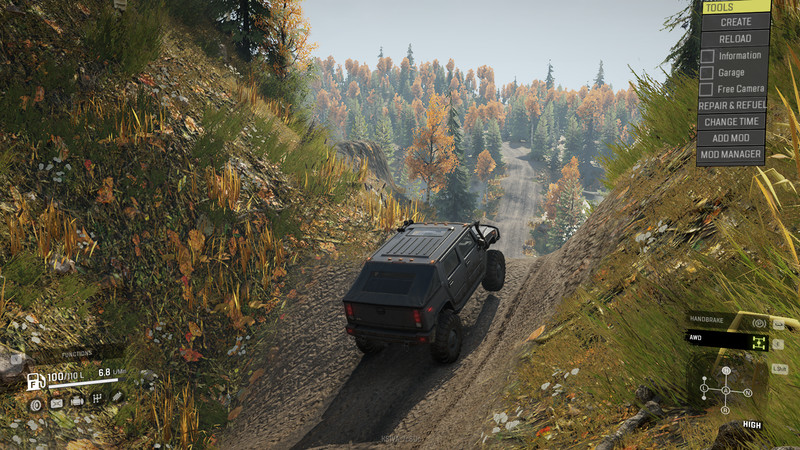Toggle the Information checkbox

point(708,55)
